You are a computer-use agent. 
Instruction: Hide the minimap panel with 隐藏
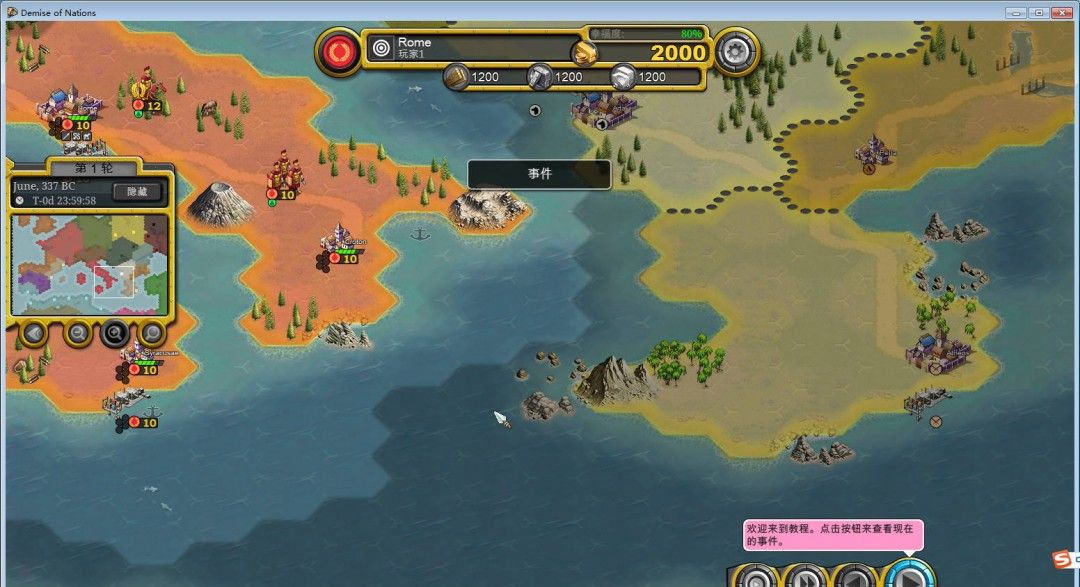click(x=137, y=192)
